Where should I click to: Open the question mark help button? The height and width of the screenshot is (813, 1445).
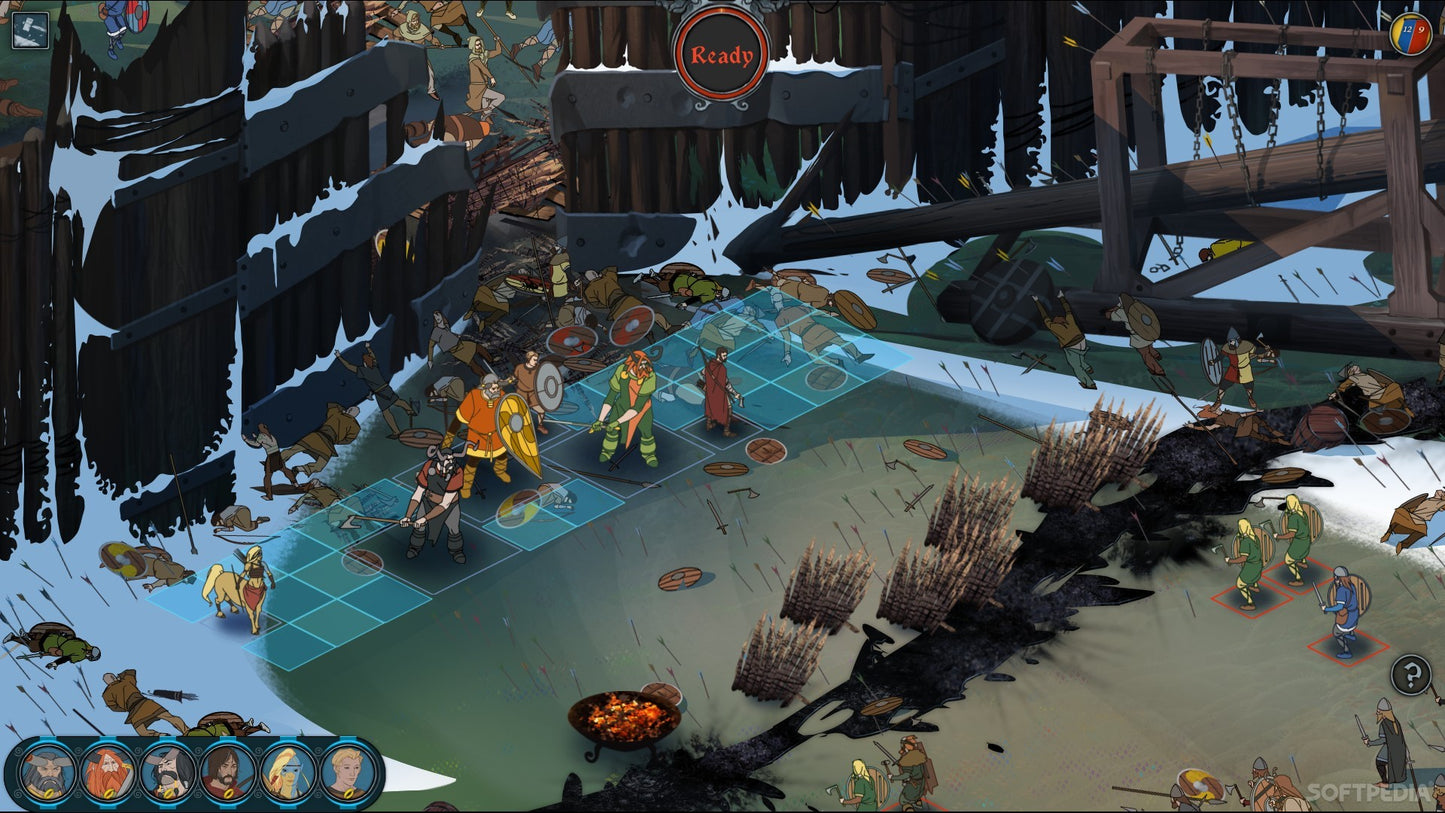(1410, 675)
